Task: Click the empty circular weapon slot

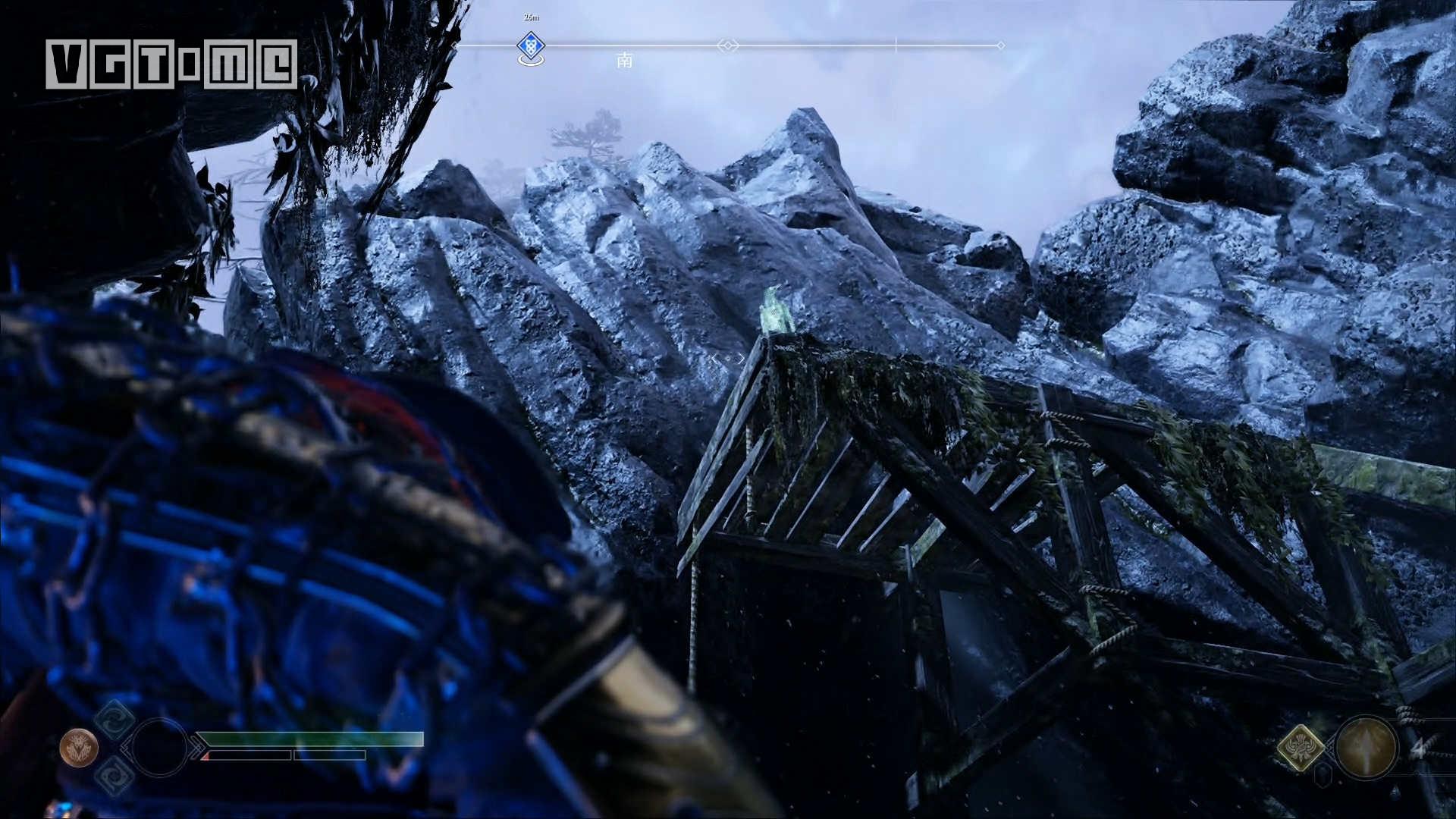Action: 158,748
